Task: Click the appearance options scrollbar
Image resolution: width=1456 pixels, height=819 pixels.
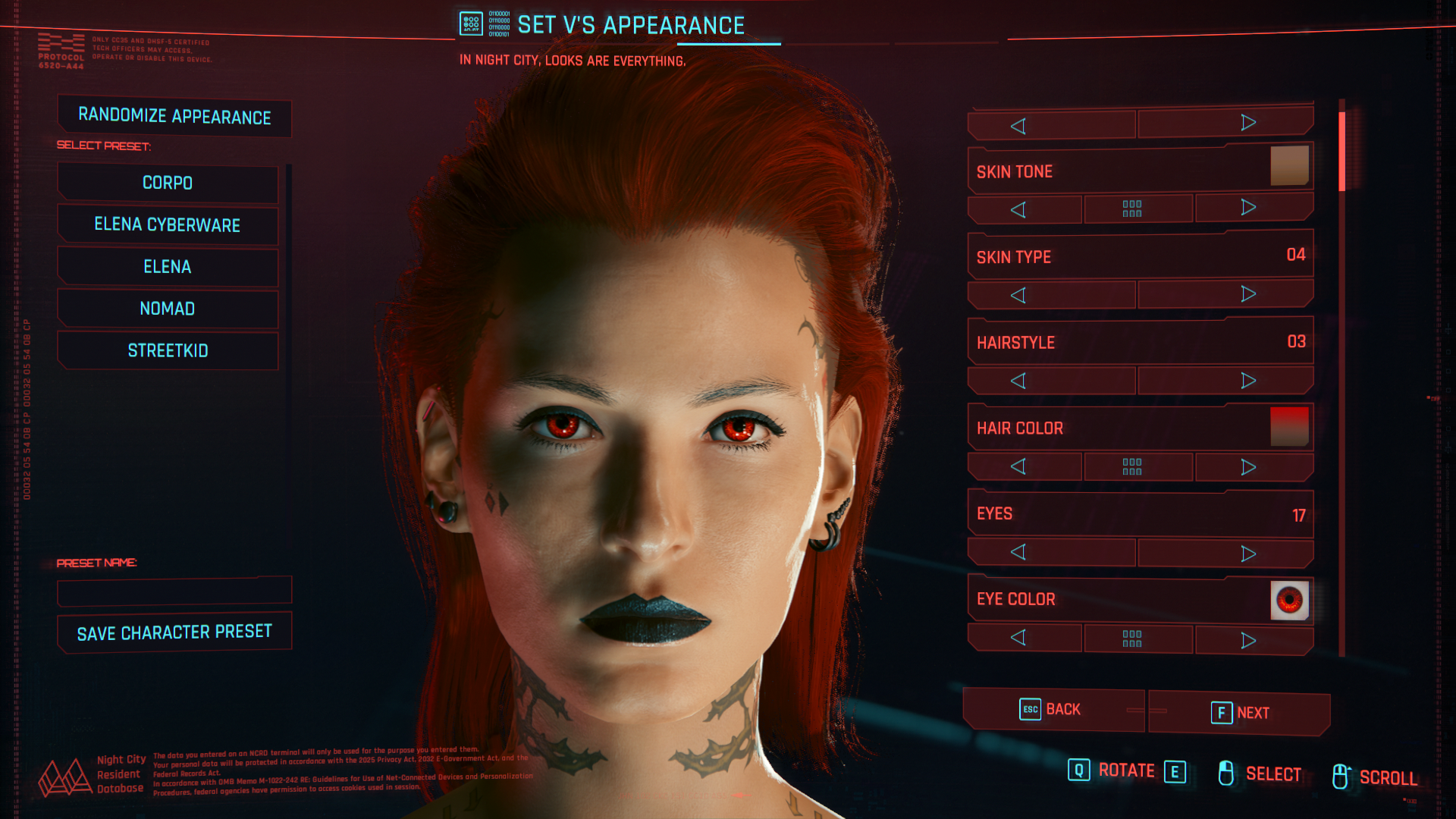Action: (1341, 379)
